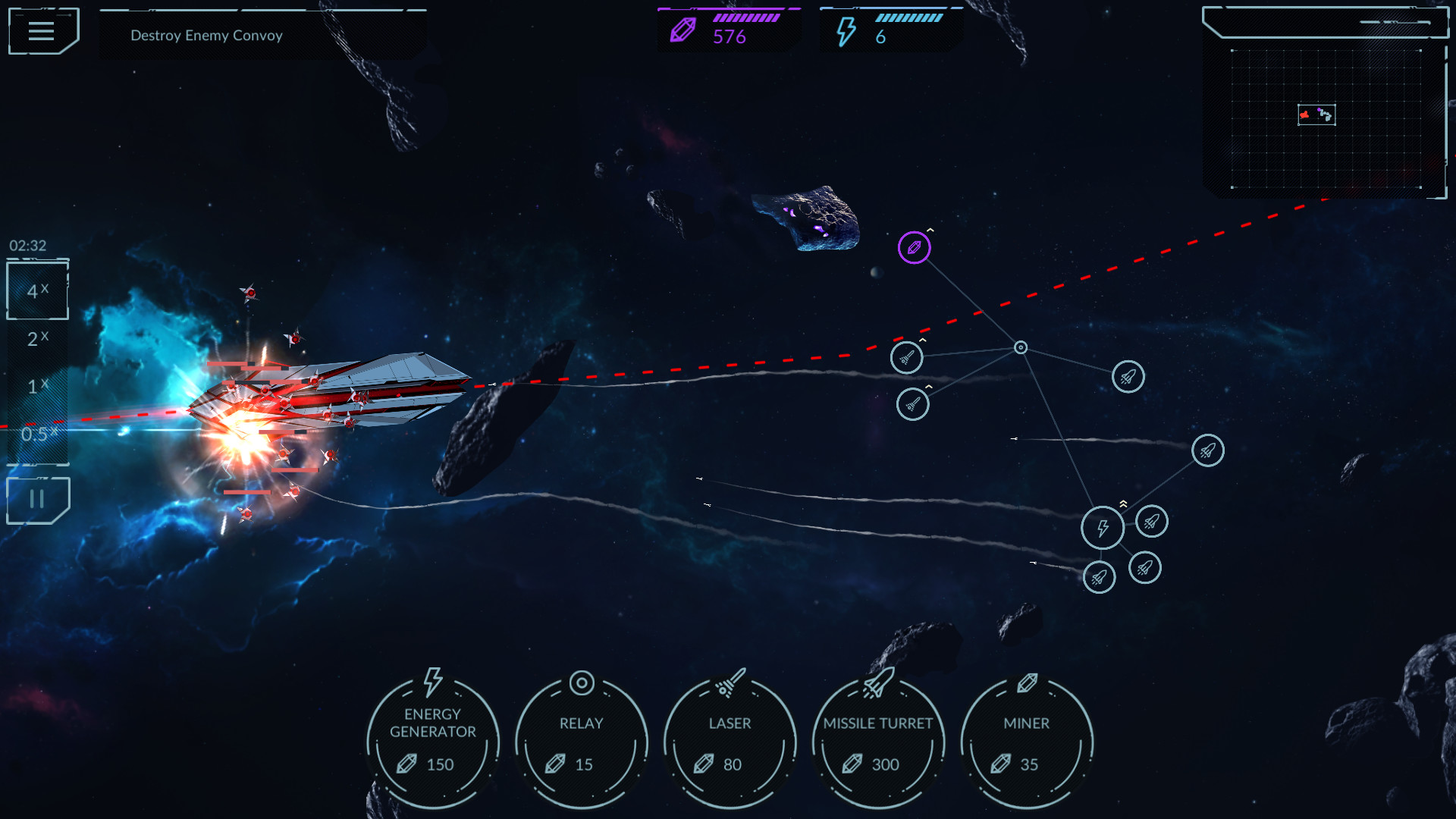The width and height of the screenshot is (1456, 819).
Task: Click the small relay node at the network center
Action: (x=1020, y=347)
